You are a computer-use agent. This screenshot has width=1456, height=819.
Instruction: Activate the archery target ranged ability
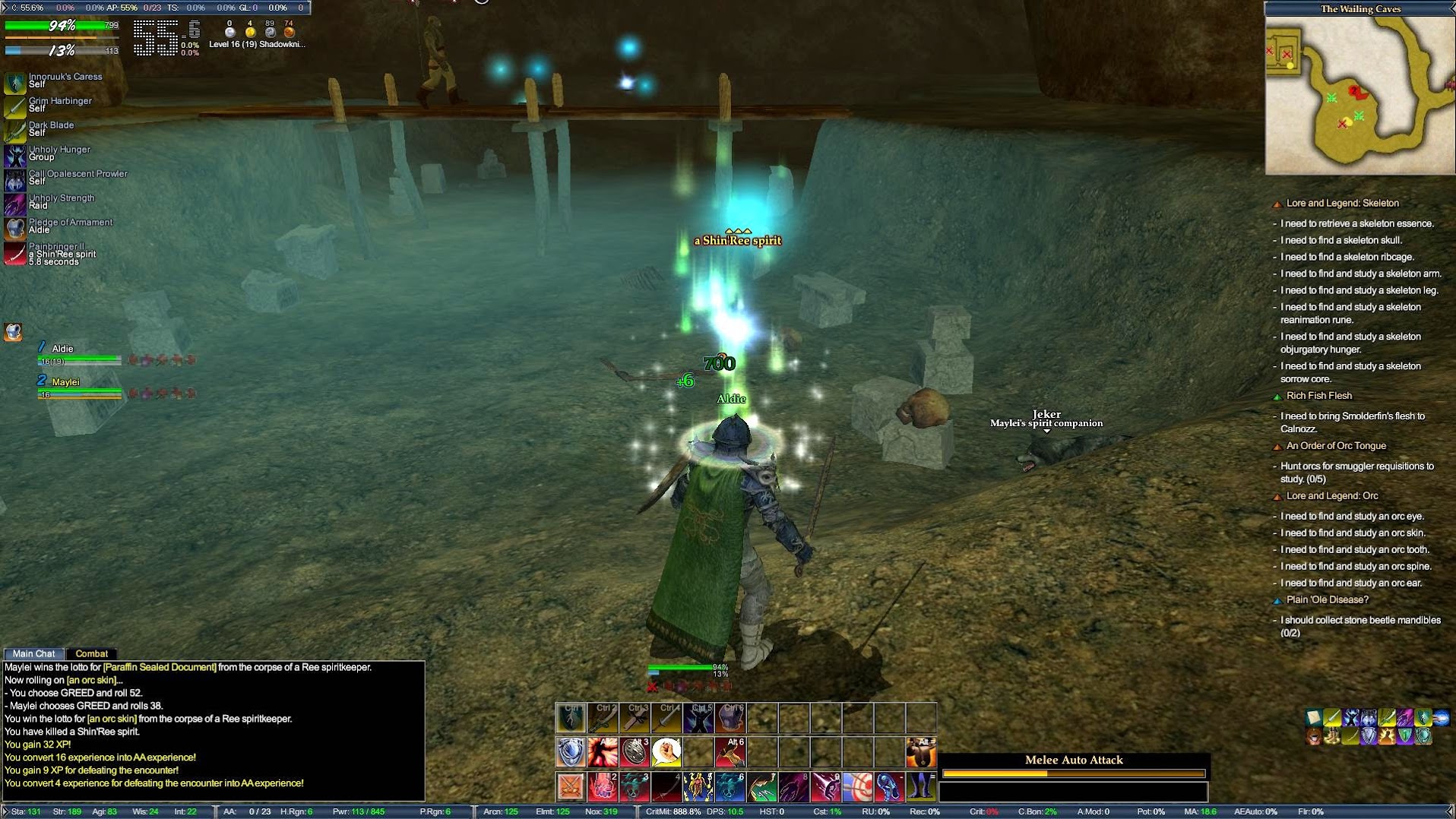[x=857, y=786]
